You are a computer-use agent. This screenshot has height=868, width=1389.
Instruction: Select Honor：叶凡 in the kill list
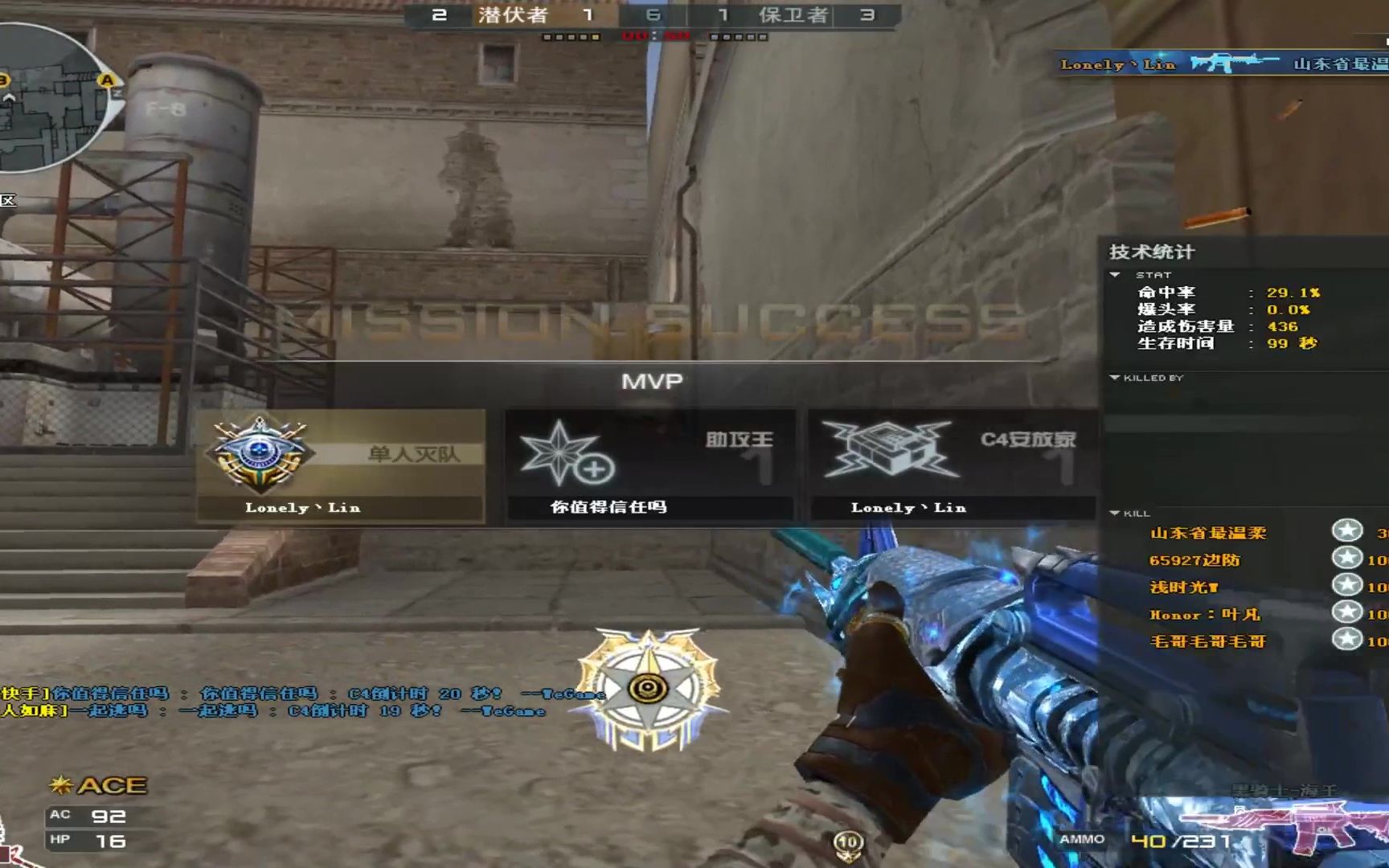[x=1204, y=615]
